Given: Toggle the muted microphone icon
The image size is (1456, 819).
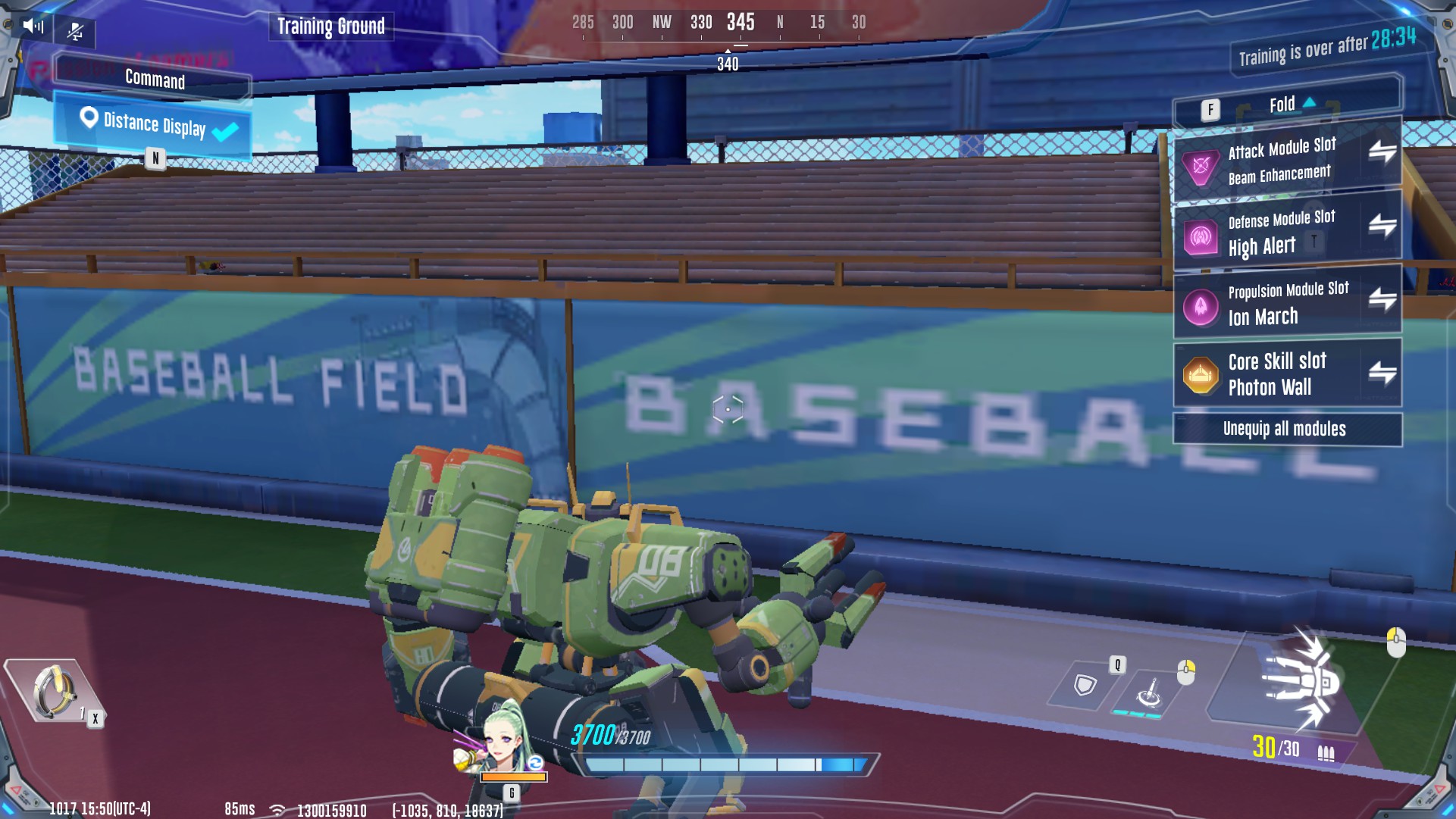Looking at the screenshot, I should click(x=75, y=31).
